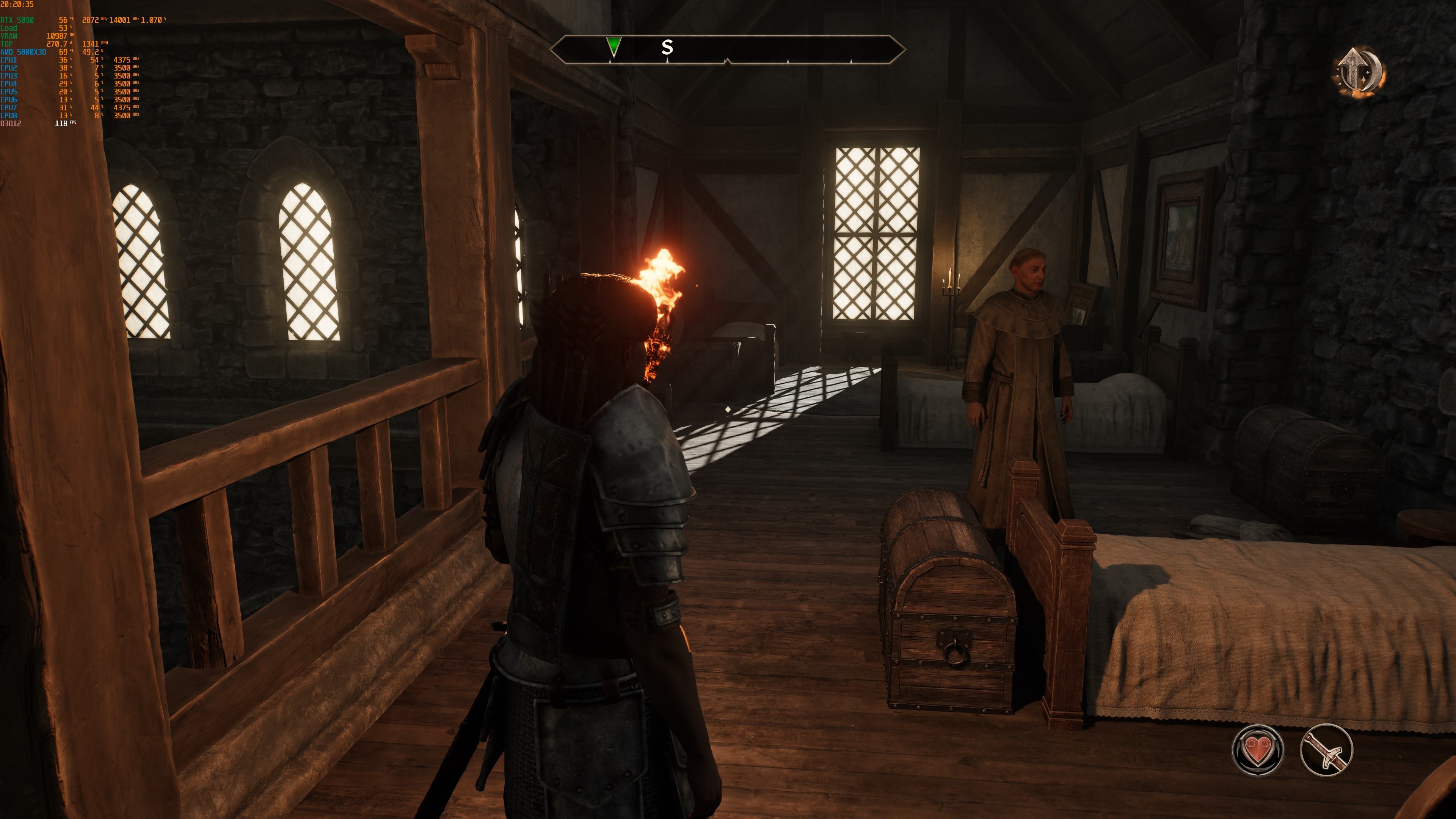
Task: Click the compass bar's S heading
Action: pyautogui.click(x=667, y=47)
